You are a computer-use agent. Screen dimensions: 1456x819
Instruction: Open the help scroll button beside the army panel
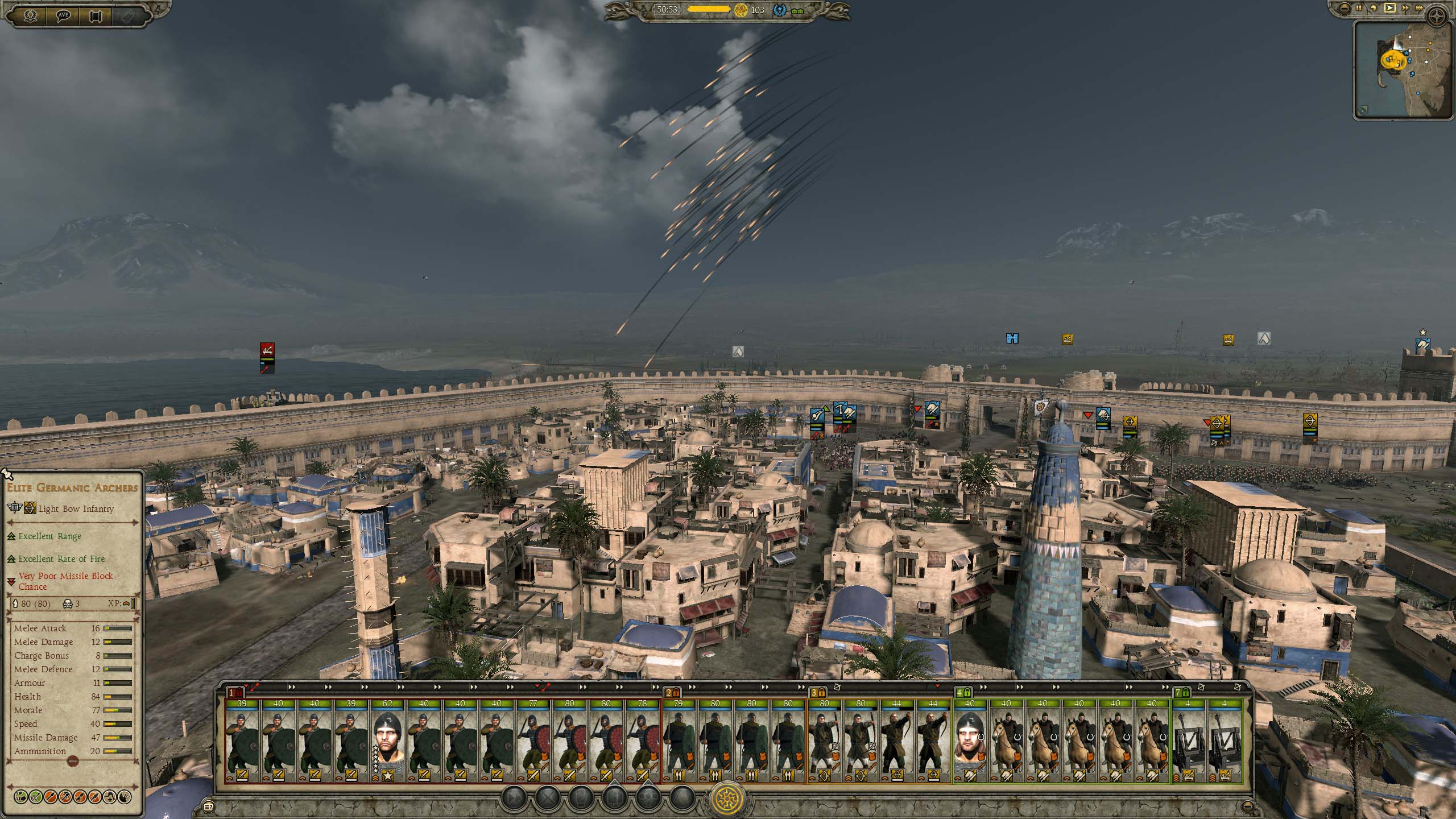point(209,806)
